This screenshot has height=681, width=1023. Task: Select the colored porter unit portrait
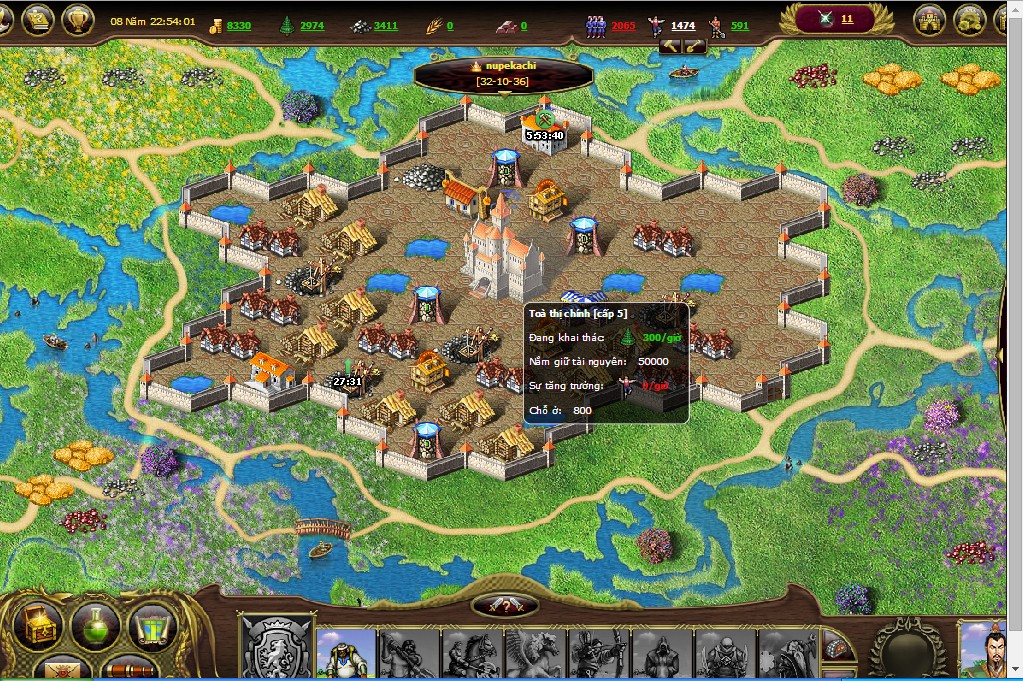coord(346,654)
